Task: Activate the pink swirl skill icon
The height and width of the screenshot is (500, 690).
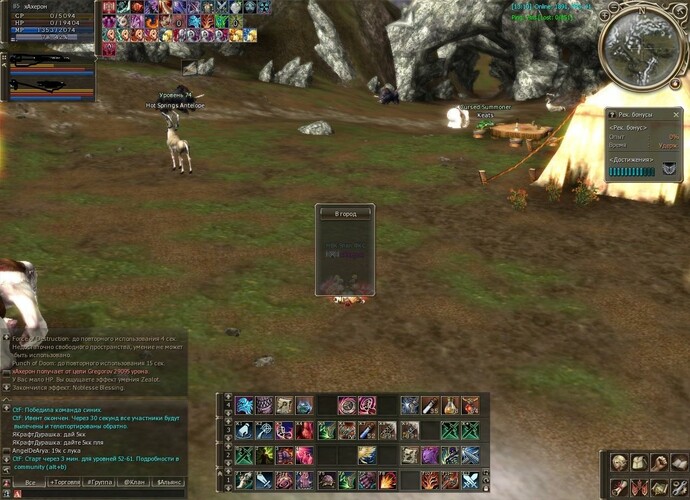Action: 347,405
